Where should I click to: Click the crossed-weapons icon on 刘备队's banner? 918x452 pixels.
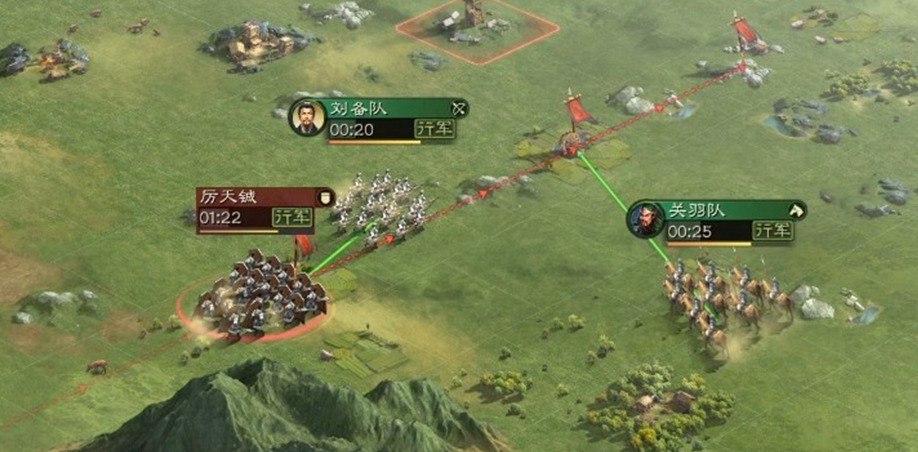tap(459, 108)
